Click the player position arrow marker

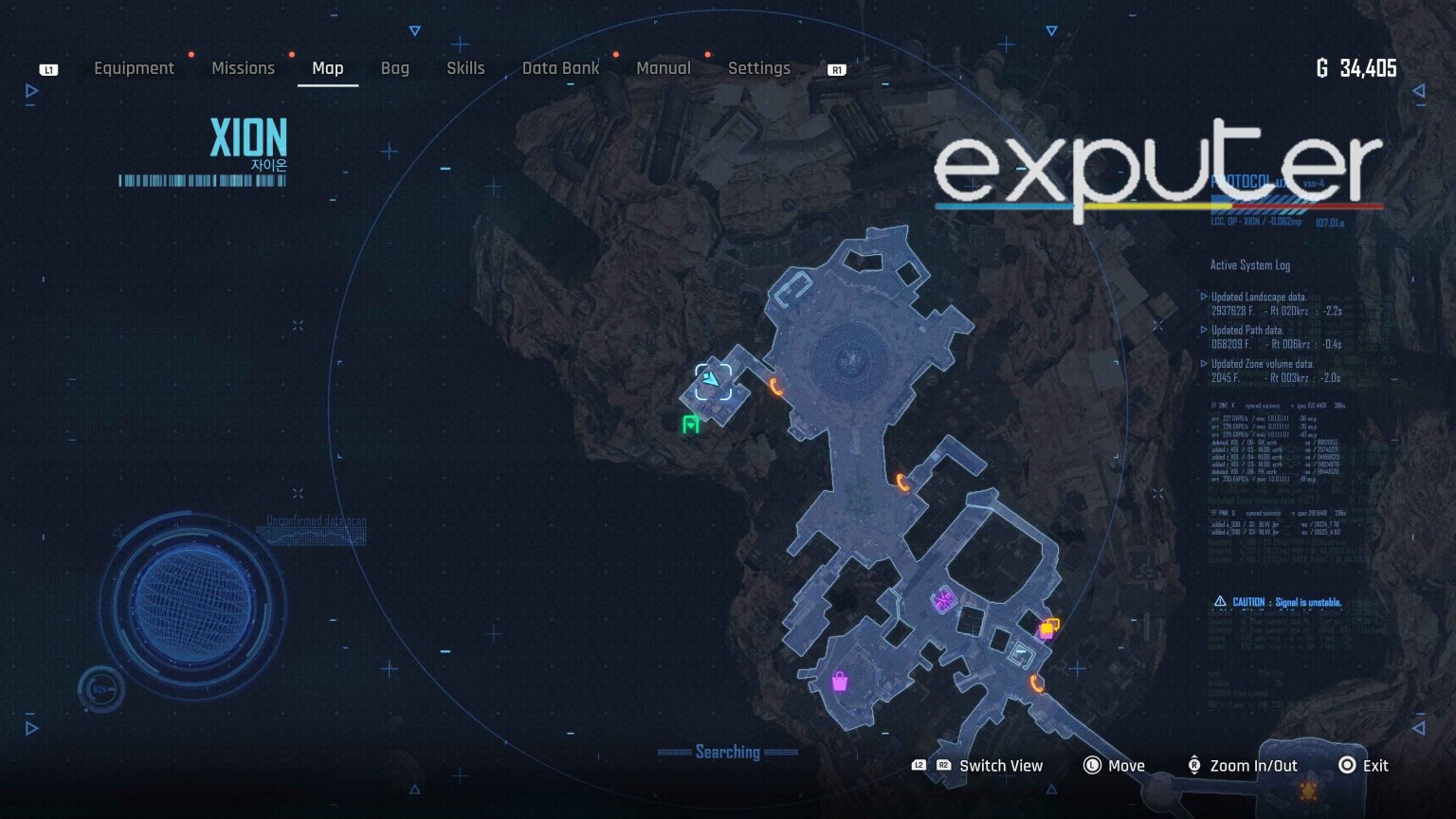coord(712,379)
